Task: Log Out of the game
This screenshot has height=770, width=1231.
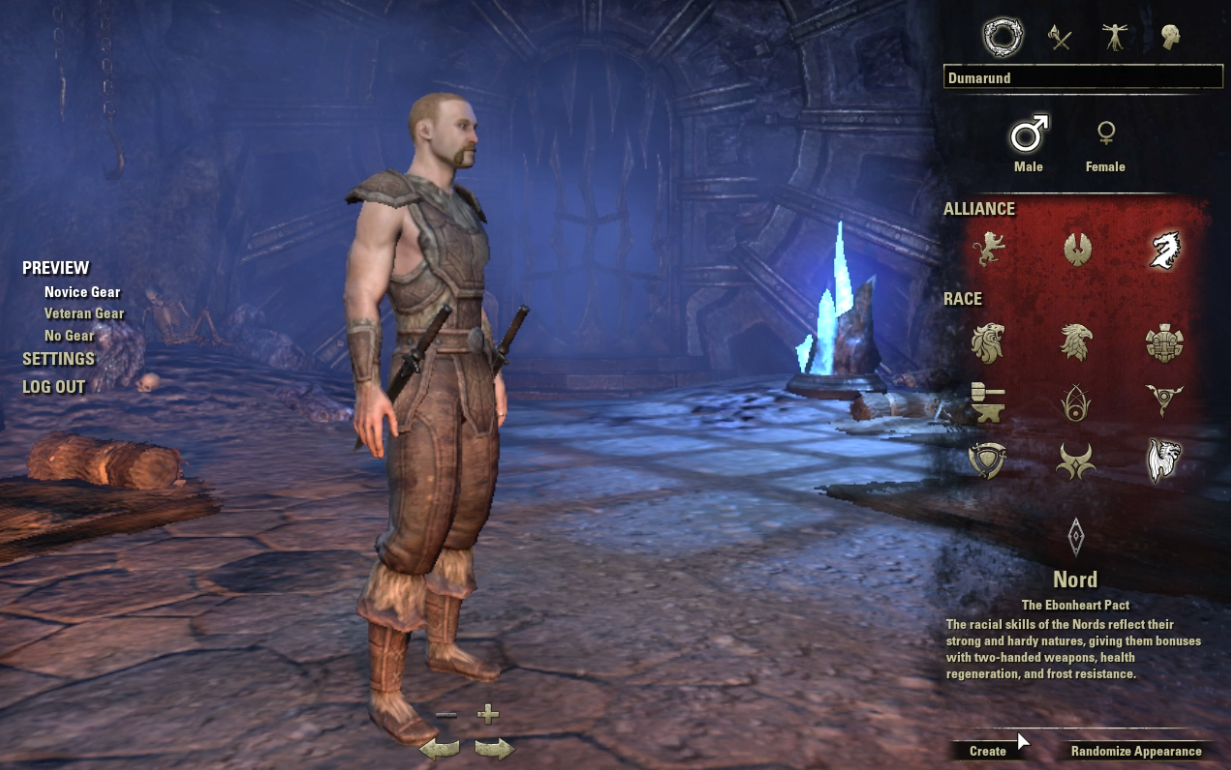Action: coord(54,387)
